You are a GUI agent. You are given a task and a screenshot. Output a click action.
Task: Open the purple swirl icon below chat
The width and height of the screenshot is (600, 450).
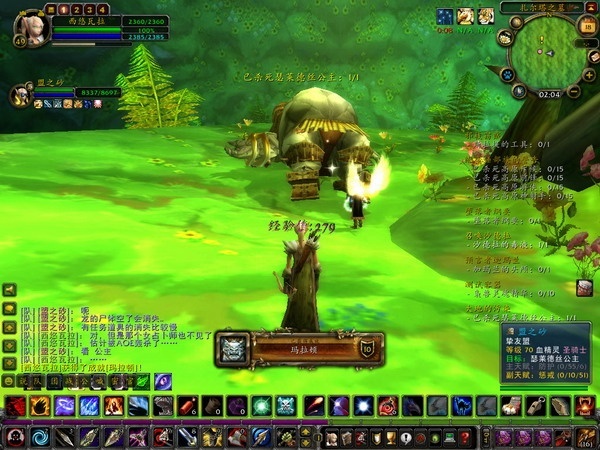pyautogui.click(x=163, y=381)
